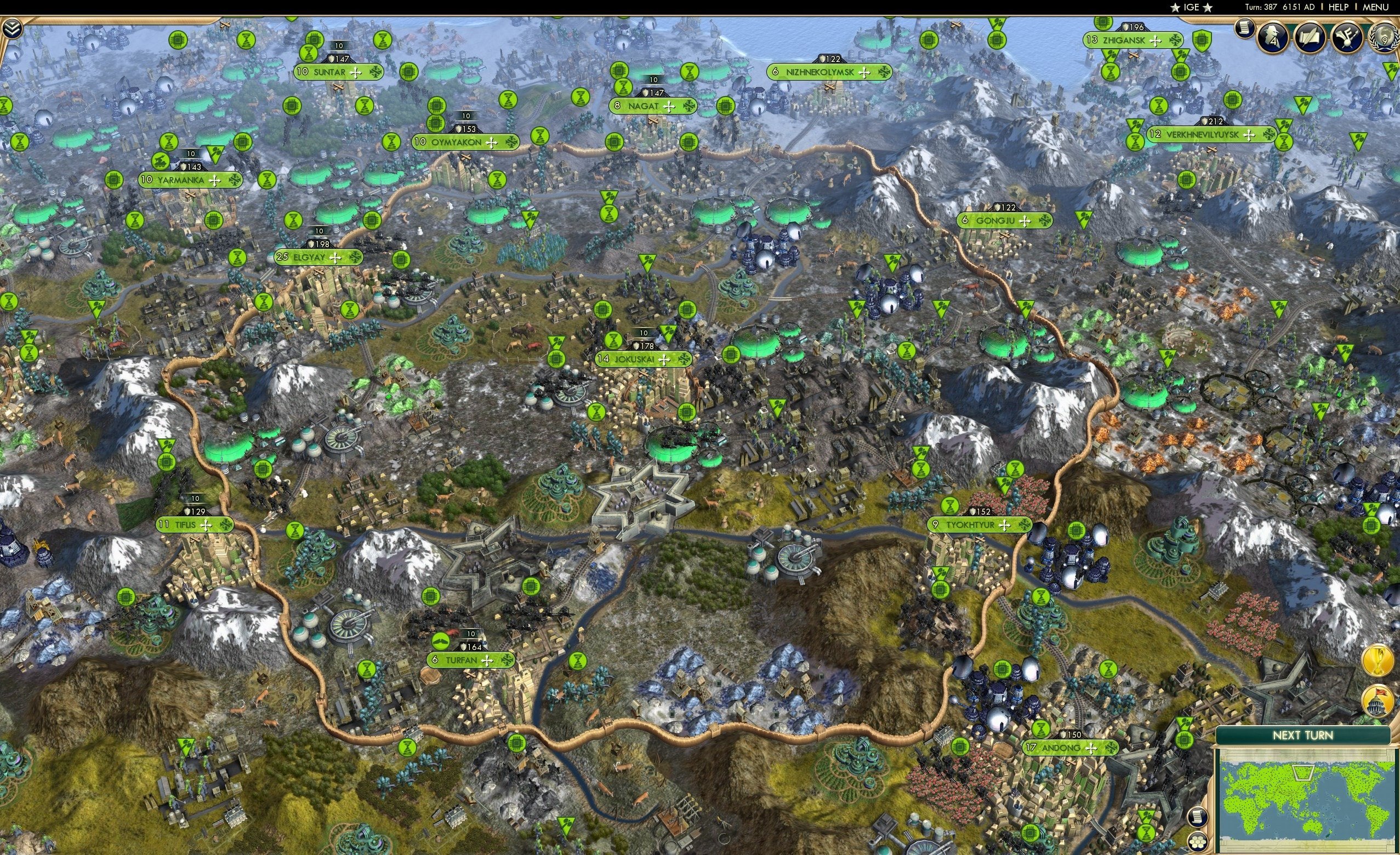Collapse the double-chevron panel at top left
The image size is (1400, 855).
13,29
